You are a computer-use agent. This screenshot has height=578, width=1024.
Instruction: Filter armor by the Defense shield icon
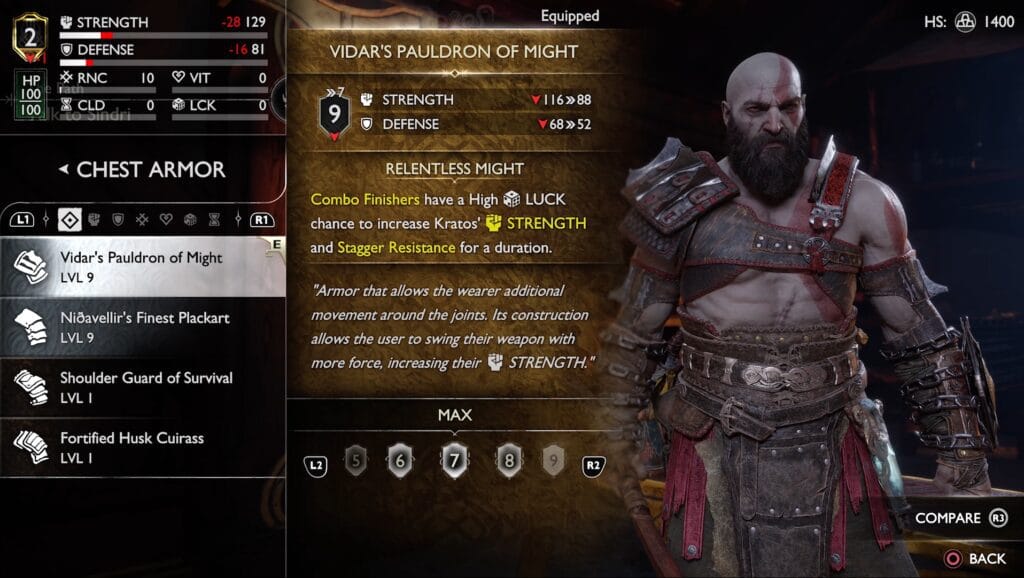click(x=118, y=219)
